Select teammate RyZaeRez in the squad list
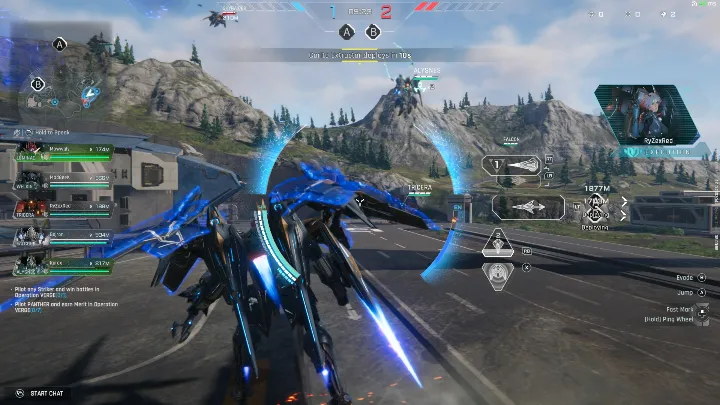This screenshot has height=405, width=720. [62, 208]
